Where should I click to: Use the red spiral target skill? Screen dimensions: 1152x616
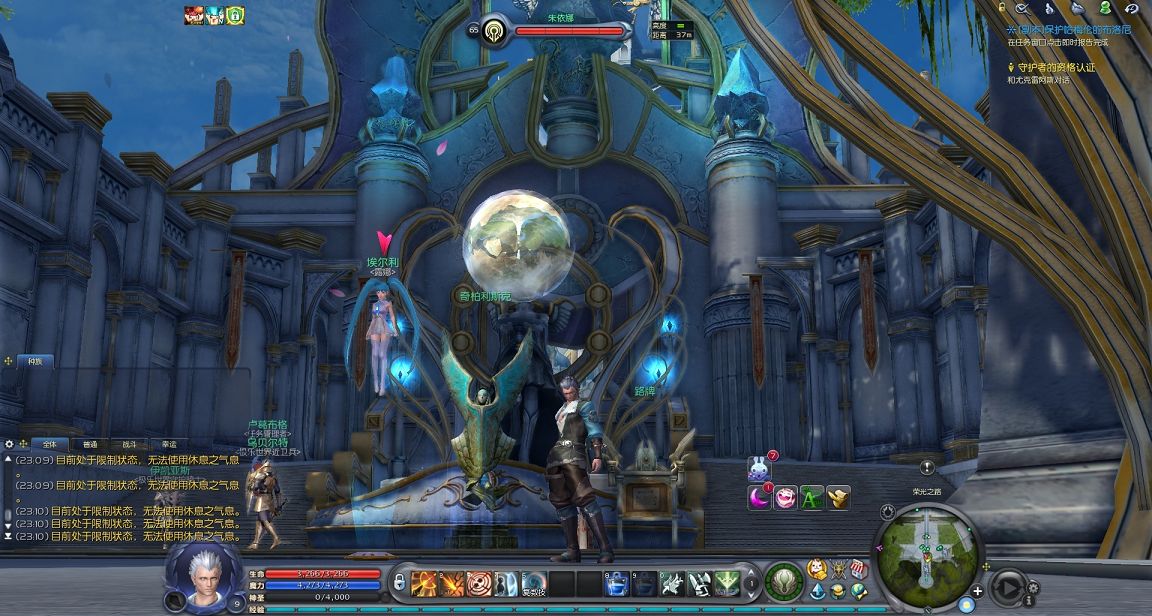pyautogui.click(x=479, y=582)
